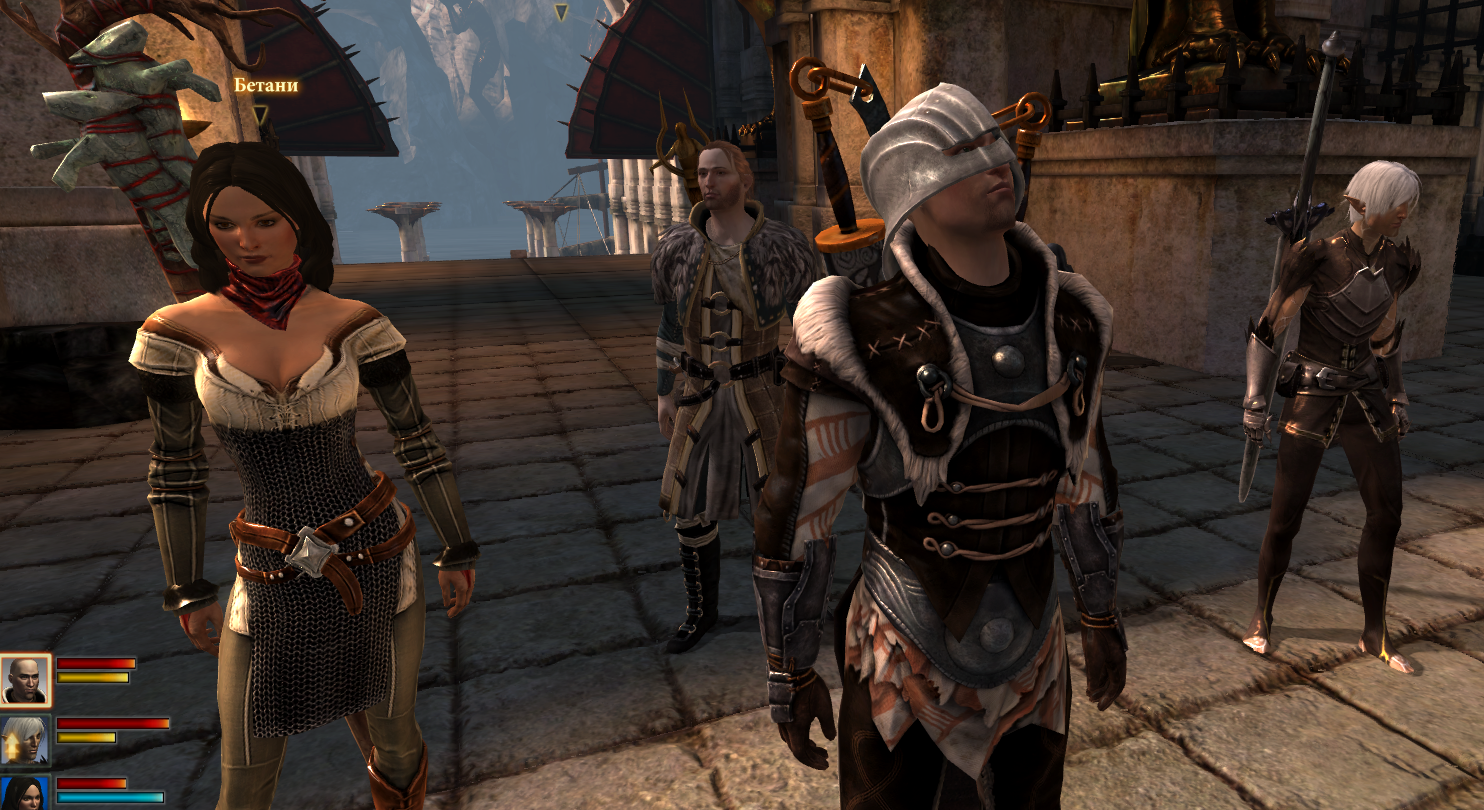Select the bald Hawke party portrait
The height and width of the screenshot is (810, 1484).
(25, 681)
